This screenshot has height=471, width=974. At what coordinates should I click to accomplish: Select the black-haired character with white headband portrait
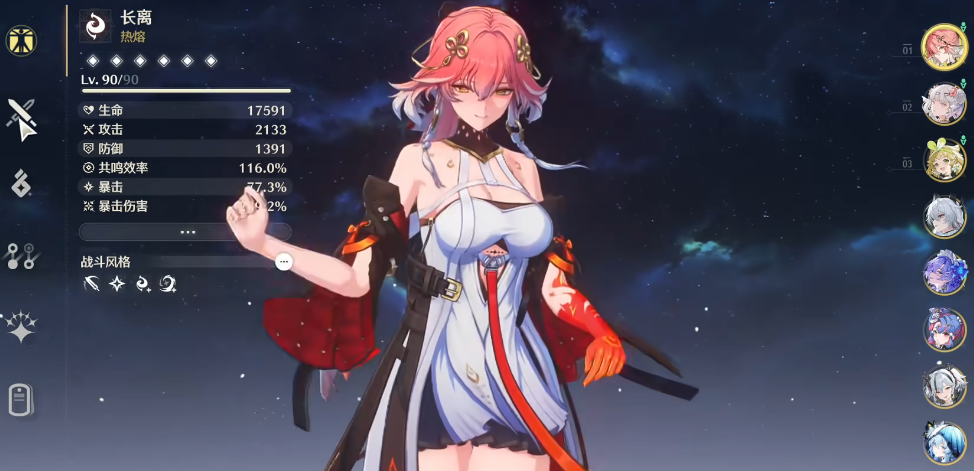(x=944, y=386)
